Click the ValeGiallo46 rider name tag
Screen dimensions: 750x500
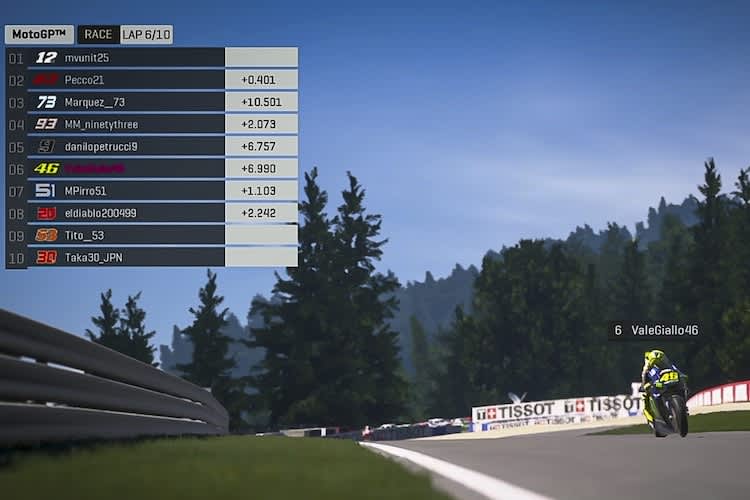655,330
